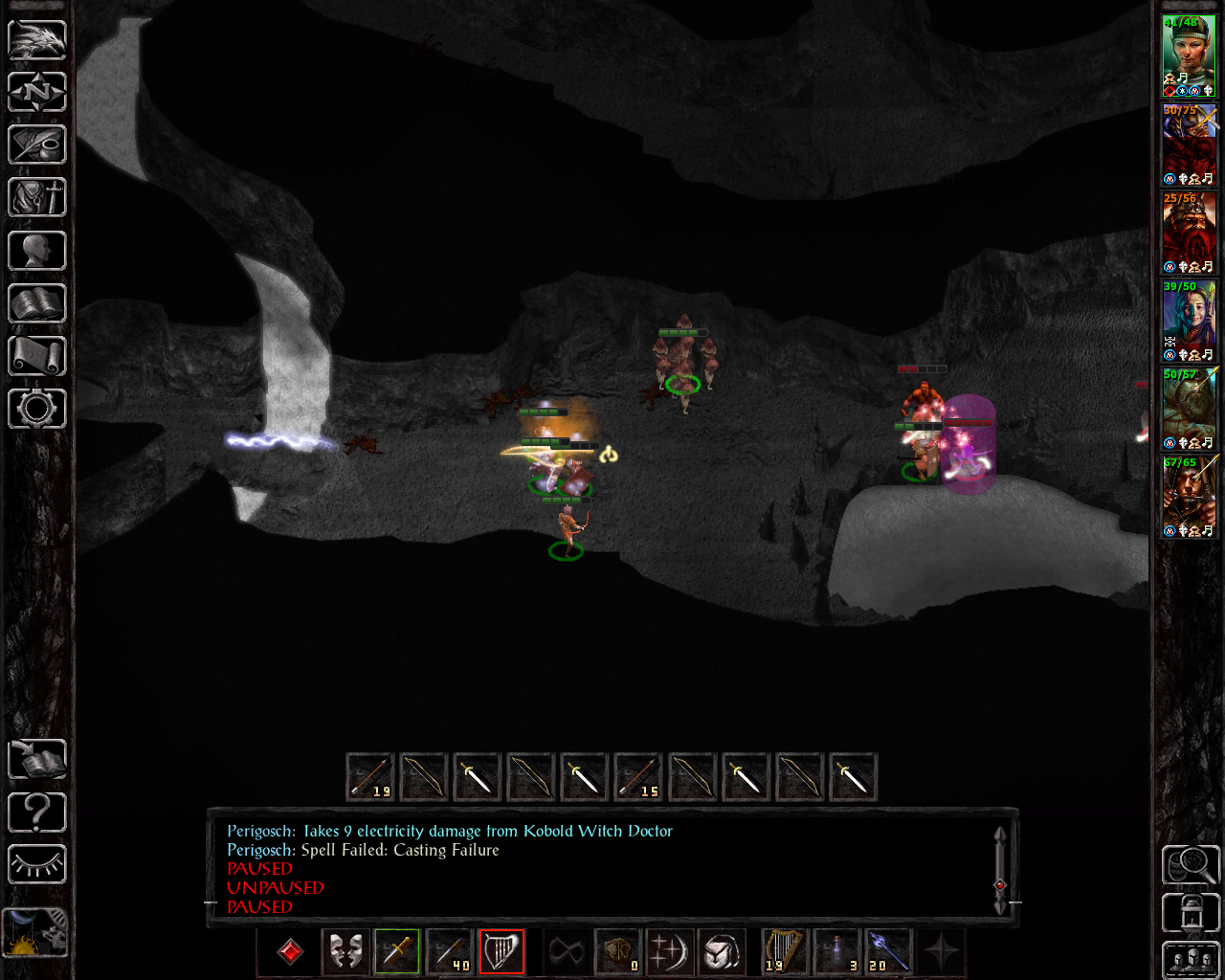Use the golden harp quick item
Screen dimensions: 1225x980
click(x=785, y=952)
